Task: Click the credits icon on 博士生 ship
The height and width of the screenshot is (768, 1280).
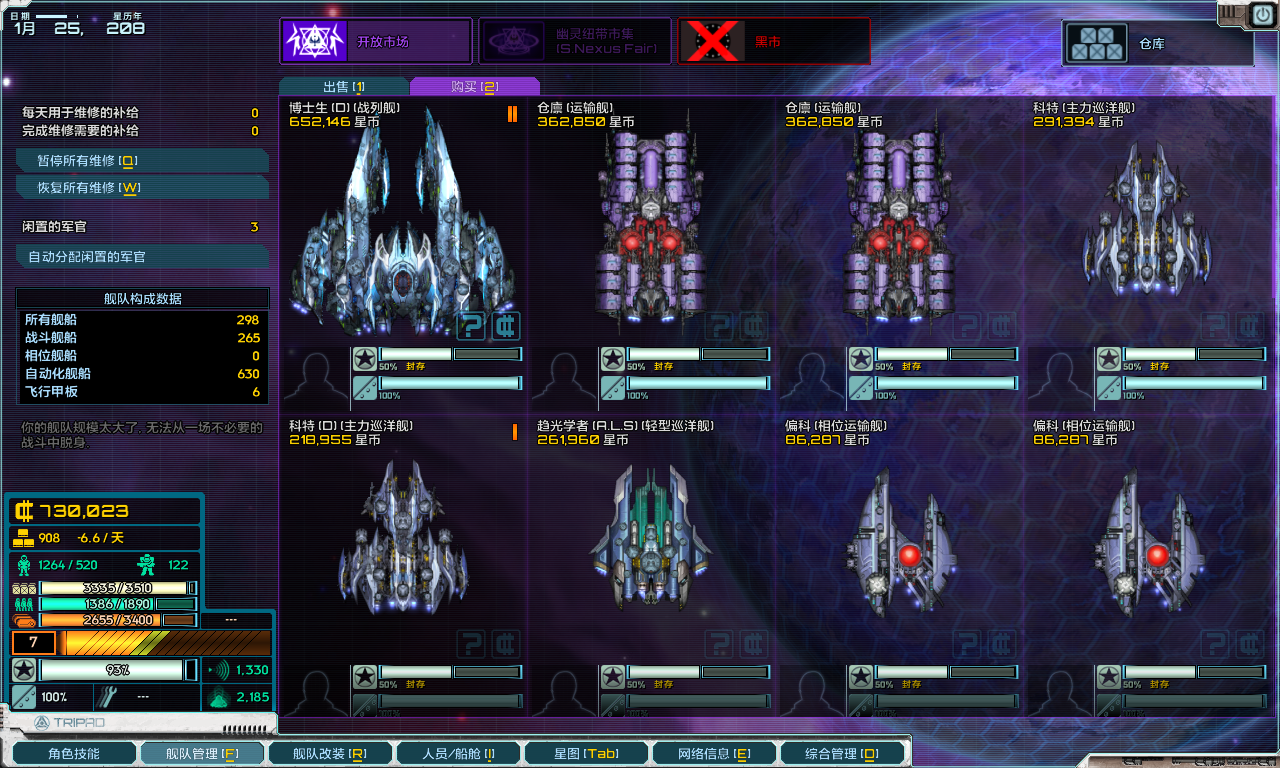Action: coord(506,326)
